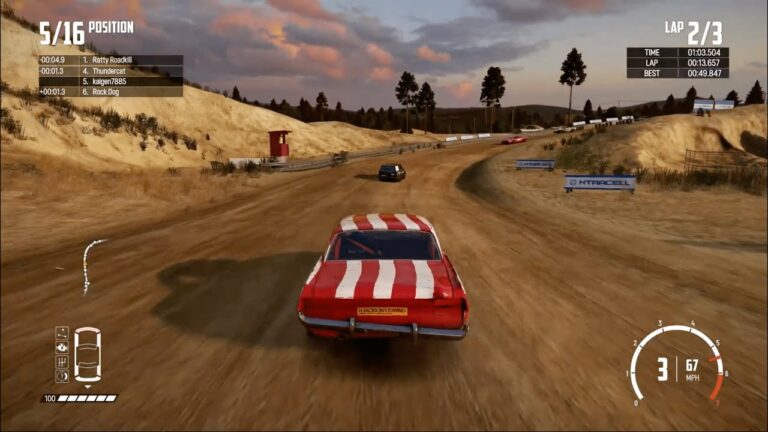Image resolution: width=768 pixels, height=432 pixels.
Task: Open the car damage diagram
Action: point(88,355)
